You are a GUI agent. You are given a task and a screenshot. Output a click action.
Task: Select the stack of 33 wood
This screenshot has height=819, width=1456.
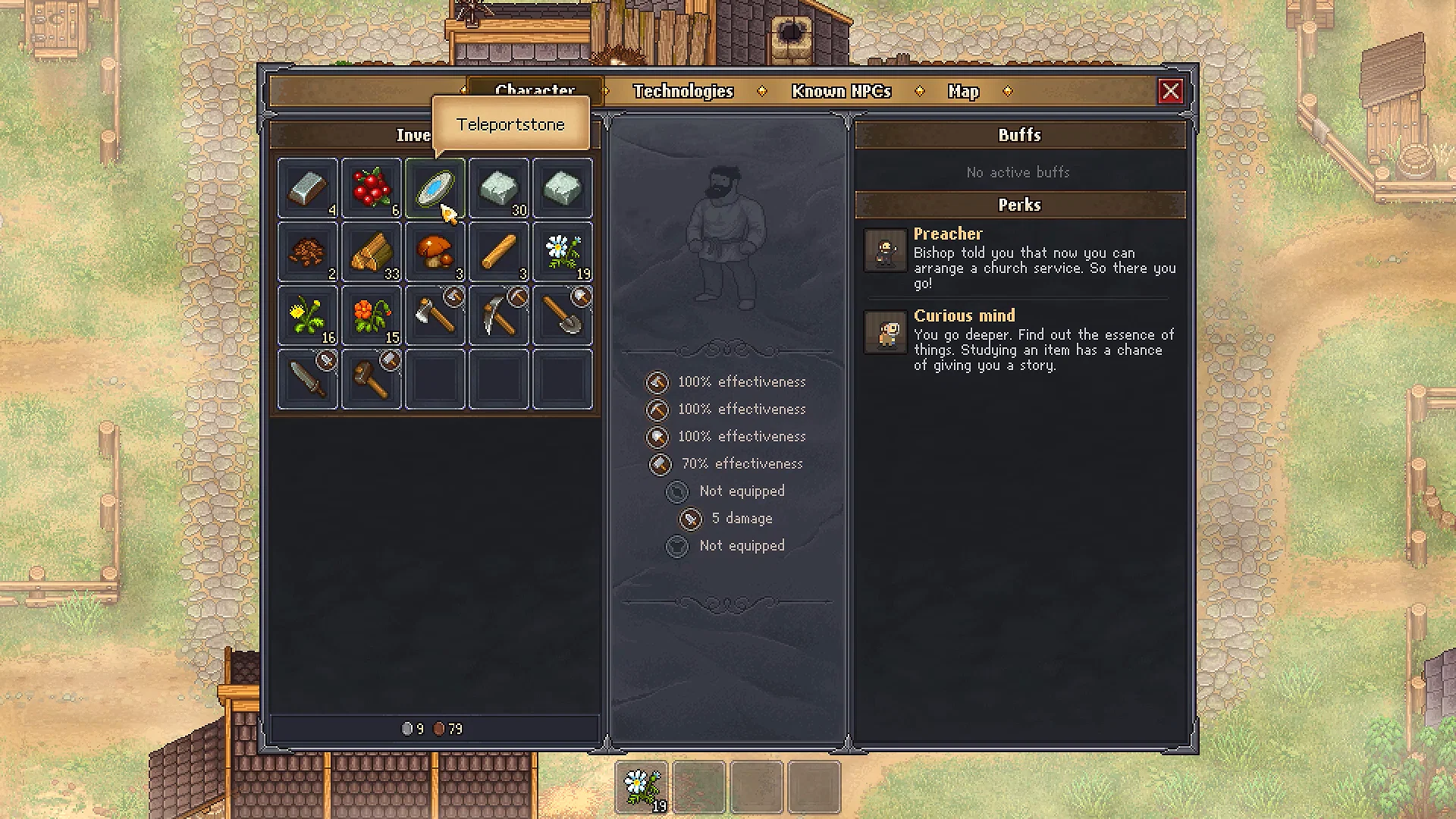(x=372, y=252)
